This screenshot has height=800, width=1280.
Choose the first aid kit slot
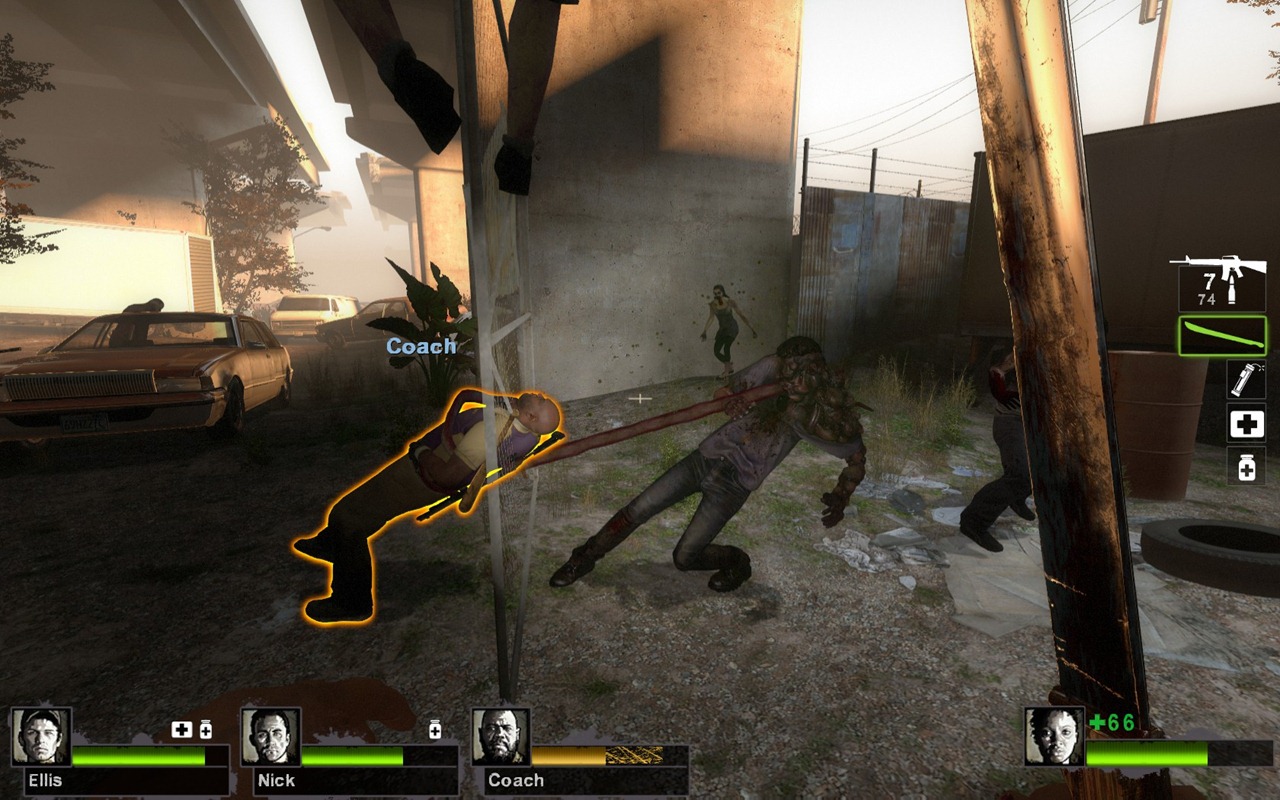(1246, 424)
